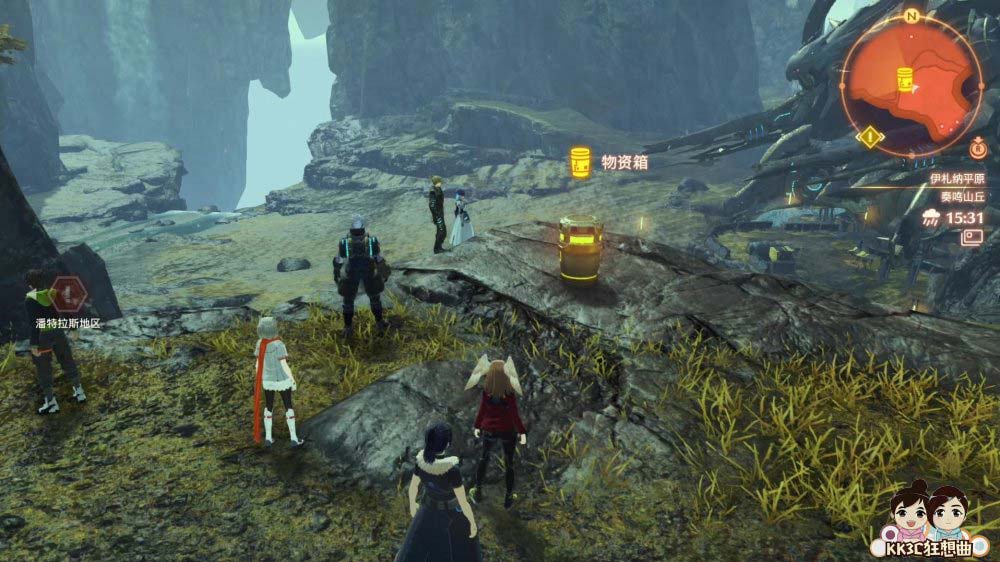
Task: Click the yellow exclamation quest marker
Action: coord(871,136)
